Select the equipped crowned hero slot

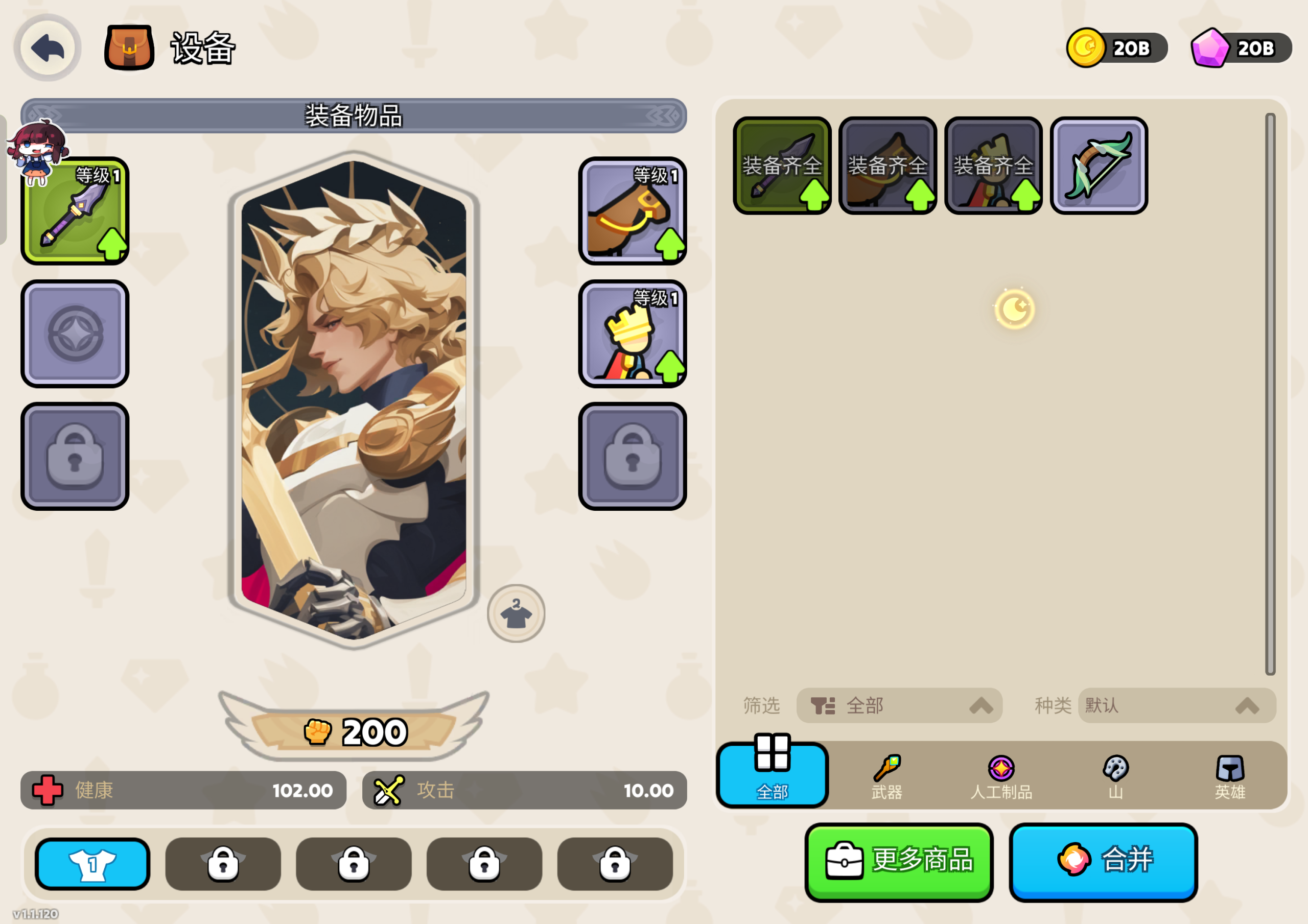pos(632,334)
